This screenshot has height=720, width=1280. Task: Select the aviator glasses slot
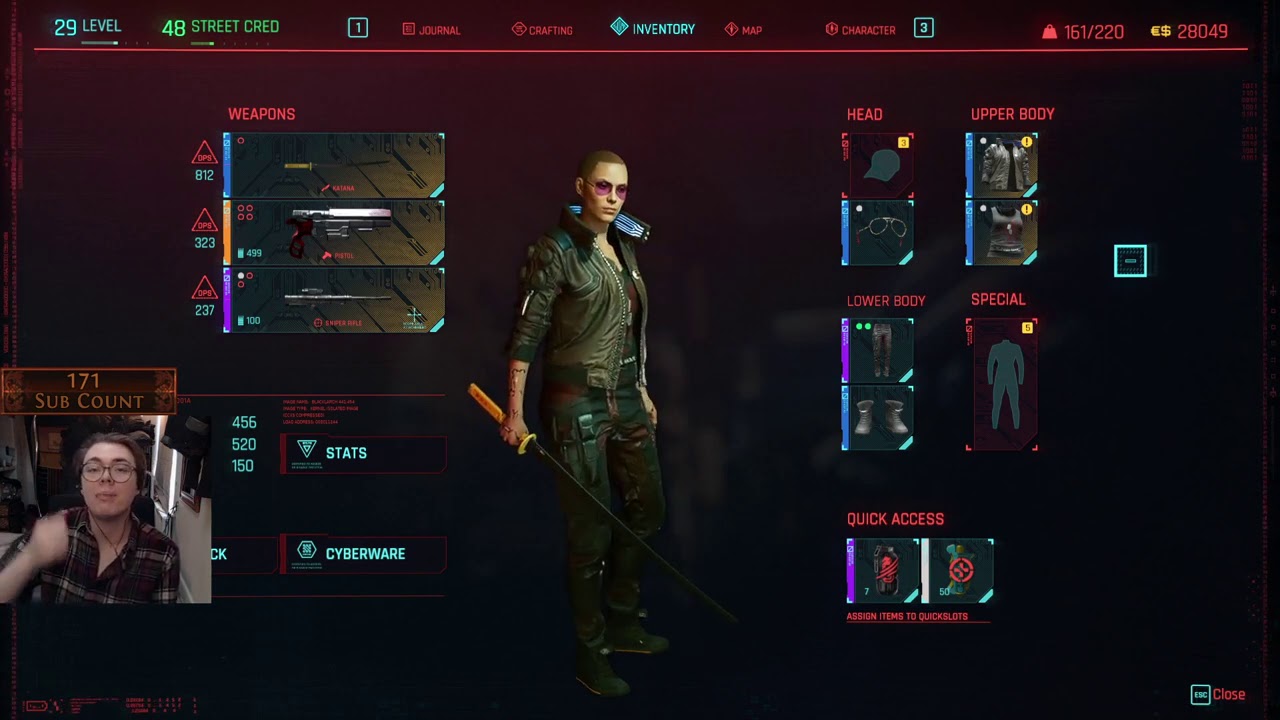tap(878, 232)
